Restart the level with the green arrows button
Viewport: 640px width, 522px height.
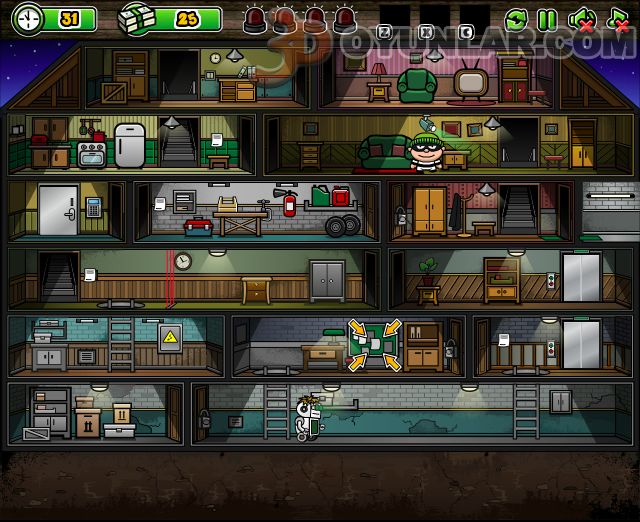[516, 19]
